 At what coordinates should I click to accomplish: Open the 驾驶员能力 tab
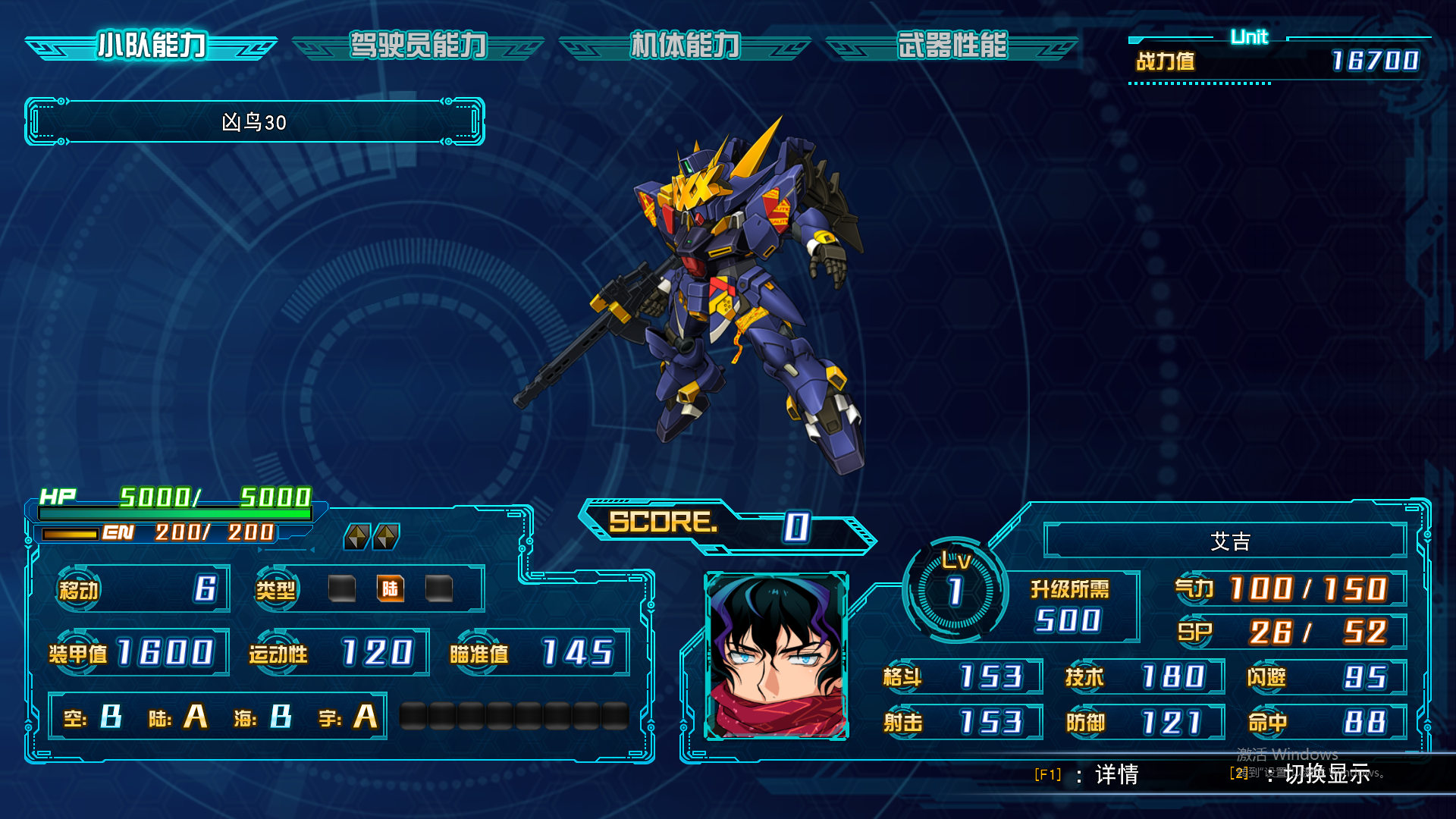418,46
